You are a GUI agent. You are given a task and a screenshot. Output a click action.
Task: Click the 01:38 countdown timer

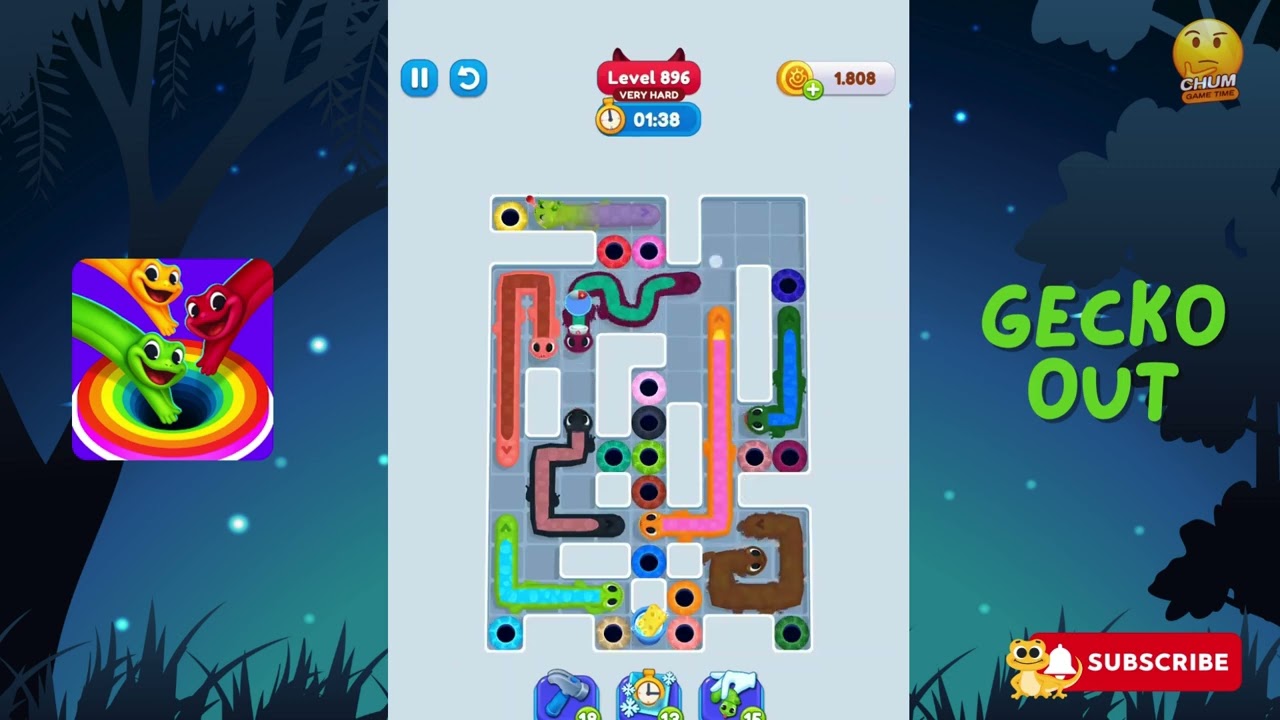[660, 120]
